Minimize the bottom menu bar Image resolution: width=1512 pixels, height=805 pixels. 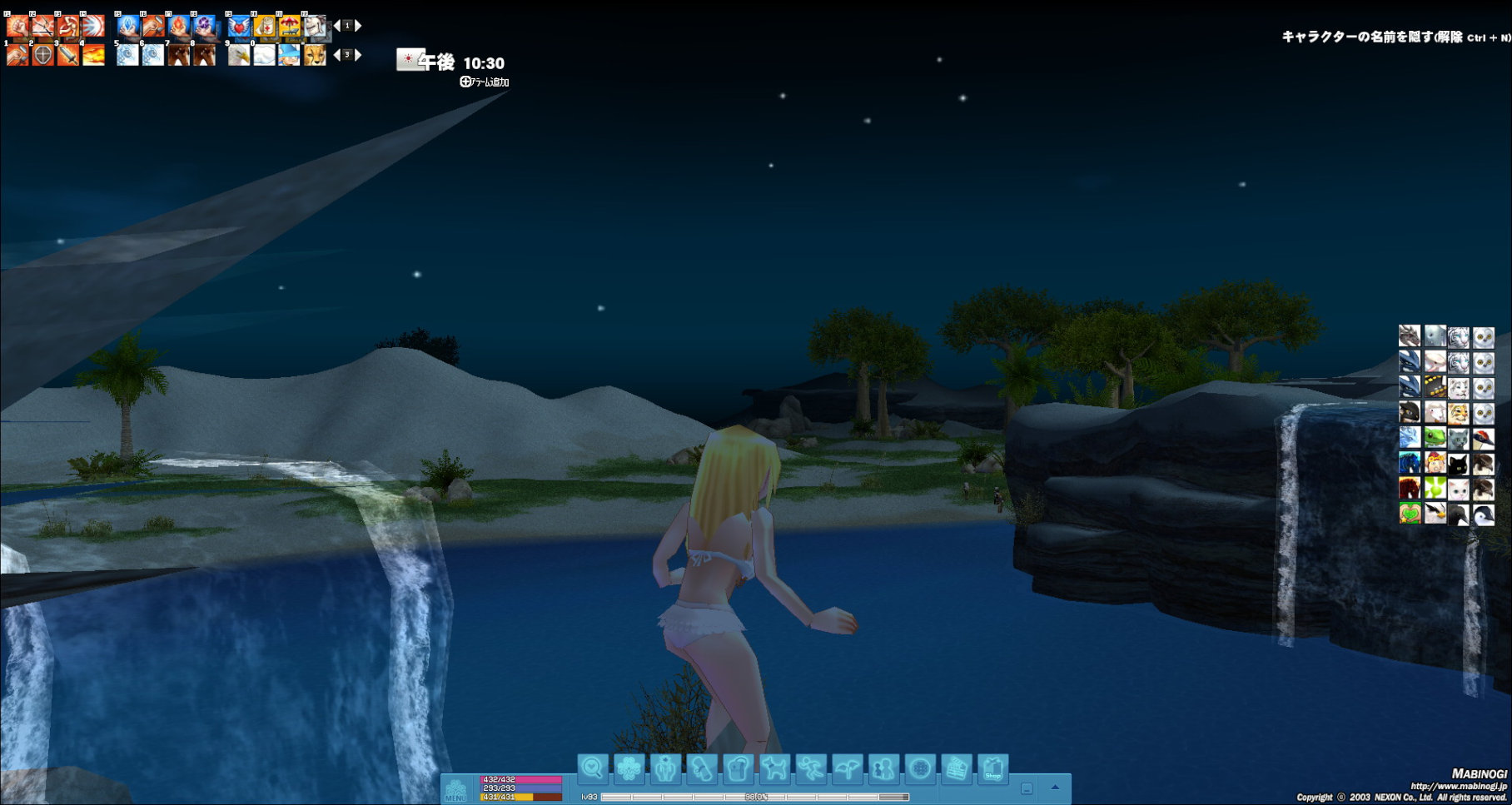(1027, 788)
